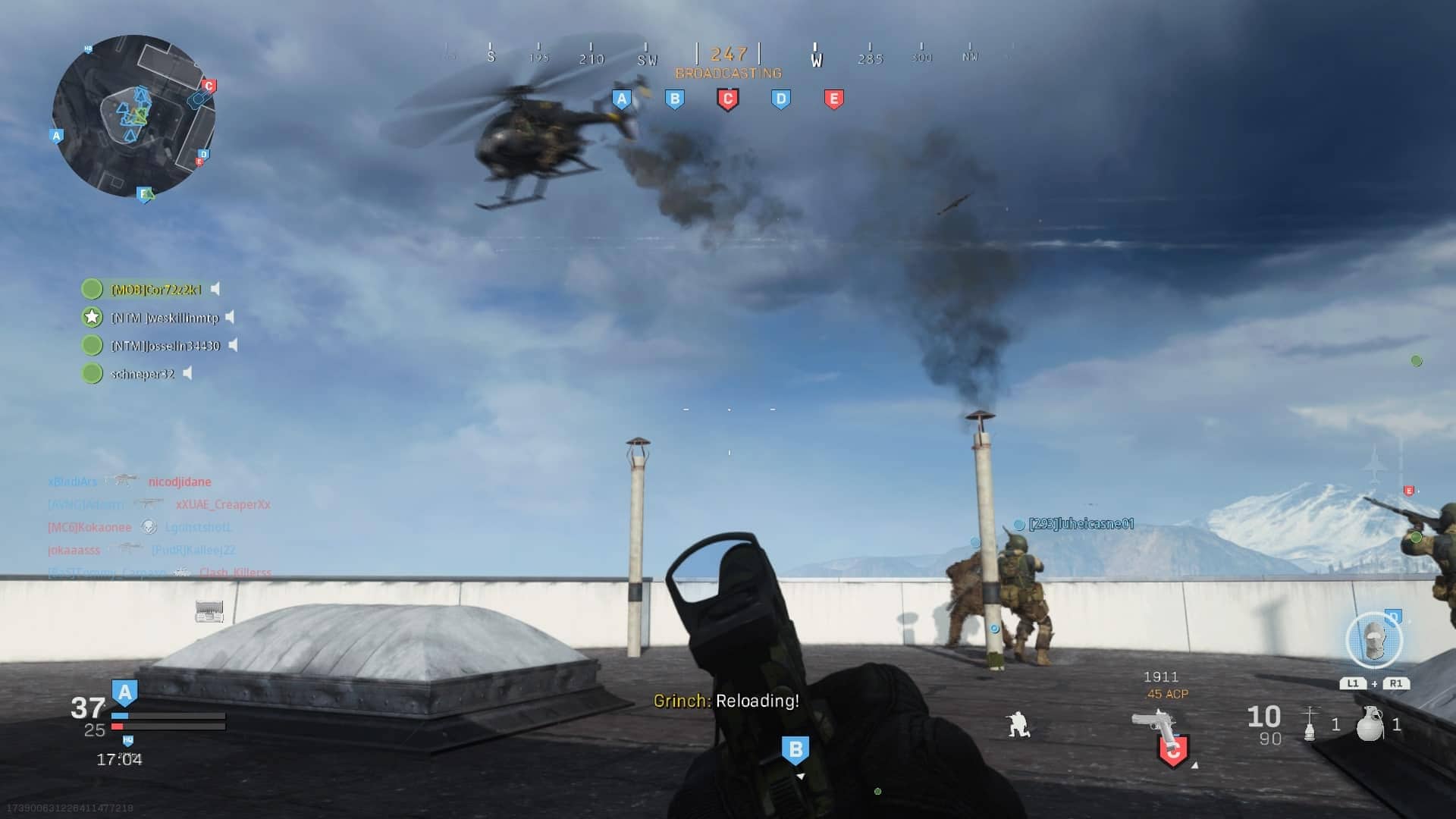Select objective D in the top flag row
Image resolution: width=1456 pixels, height=819 pixels.
[780, 99]
